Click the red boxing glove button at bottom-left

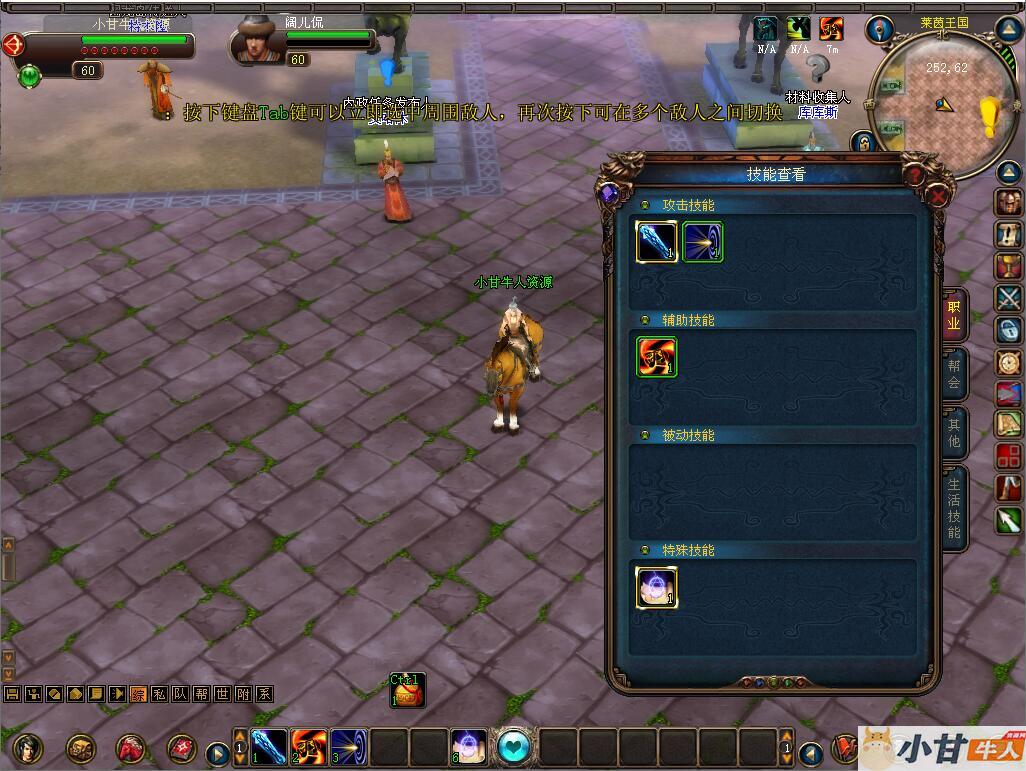tap(131, 747)
